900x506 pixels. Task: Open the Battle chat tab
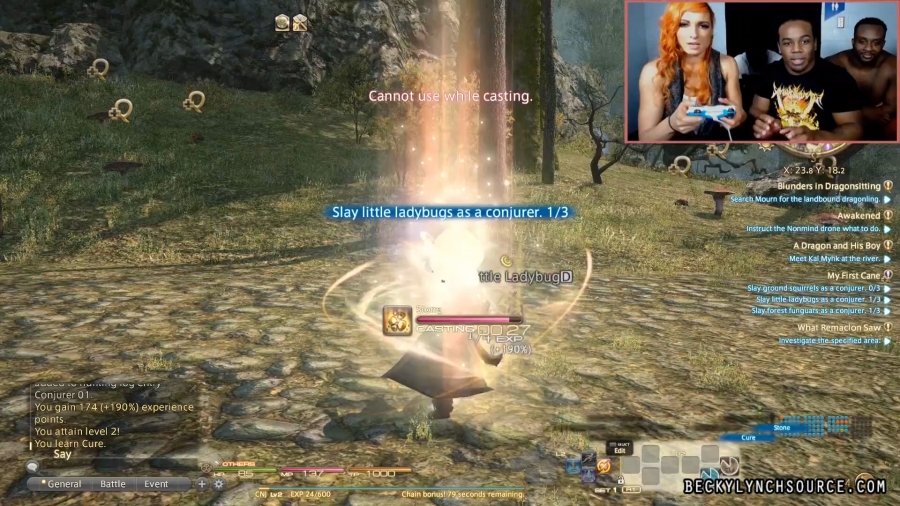113,484
